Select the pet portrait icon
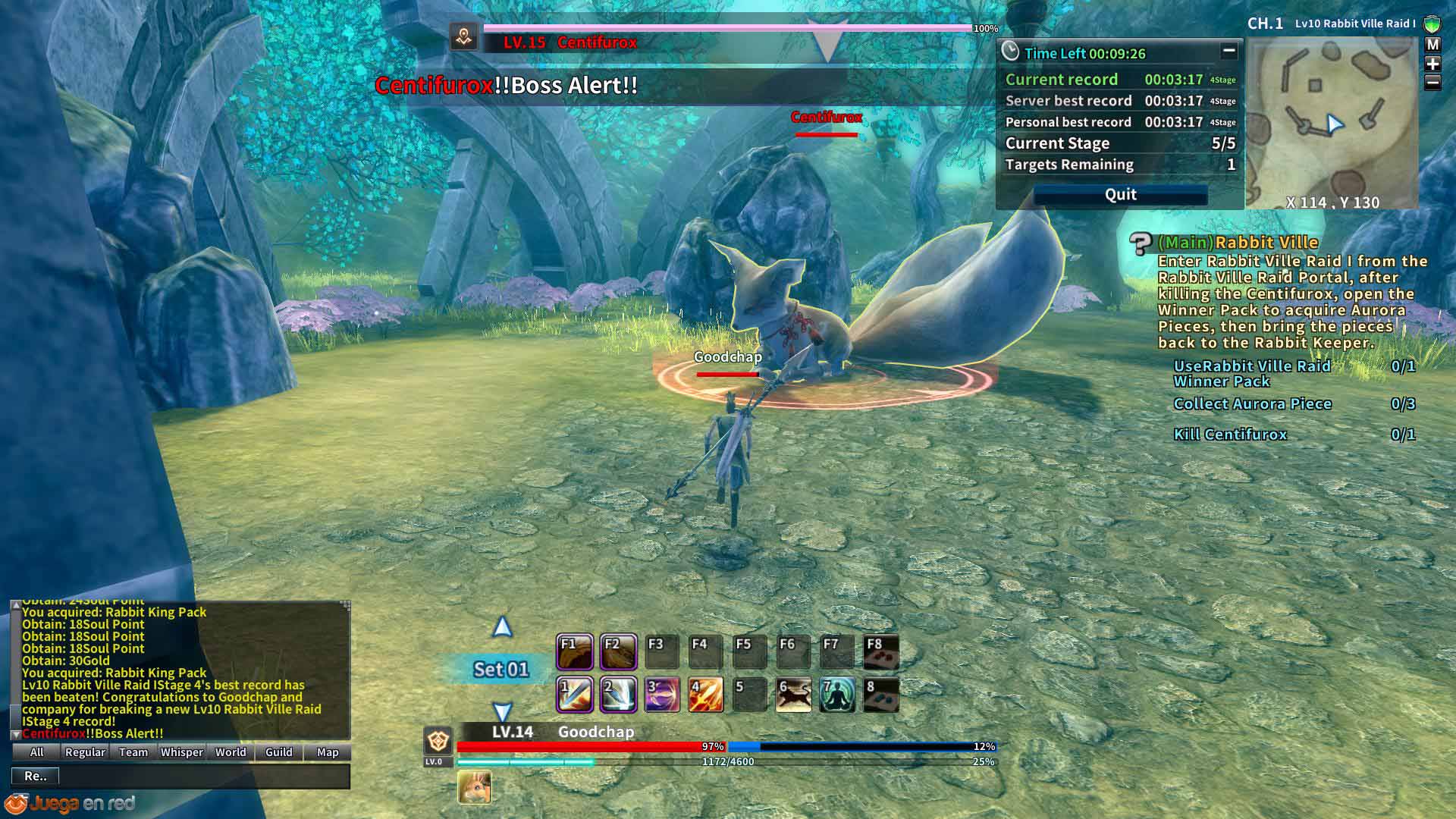1456x819 pixels. 475,787
